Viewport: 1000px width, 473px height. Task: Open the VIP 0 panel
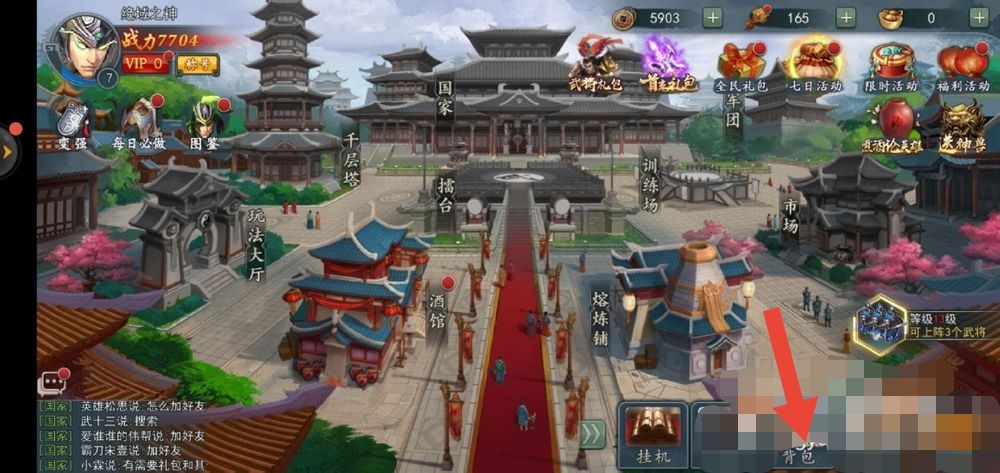tap(147, 64)
